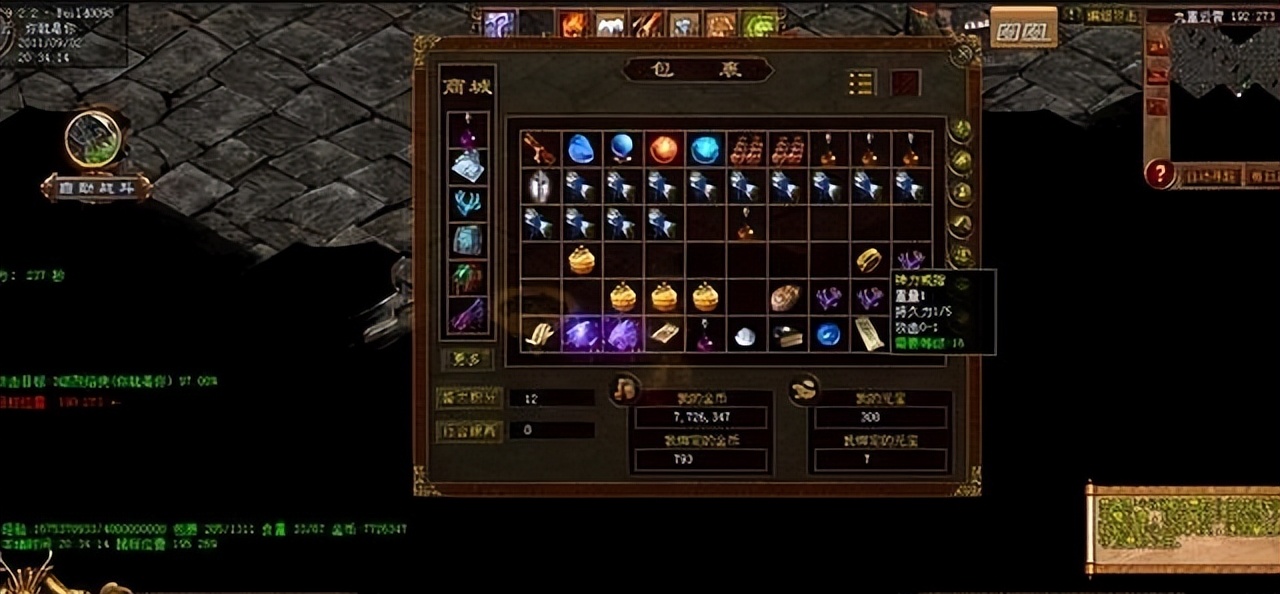
Task: Switch bag to the list view icon
Action: pyautogui.click(x=861, y=83)
